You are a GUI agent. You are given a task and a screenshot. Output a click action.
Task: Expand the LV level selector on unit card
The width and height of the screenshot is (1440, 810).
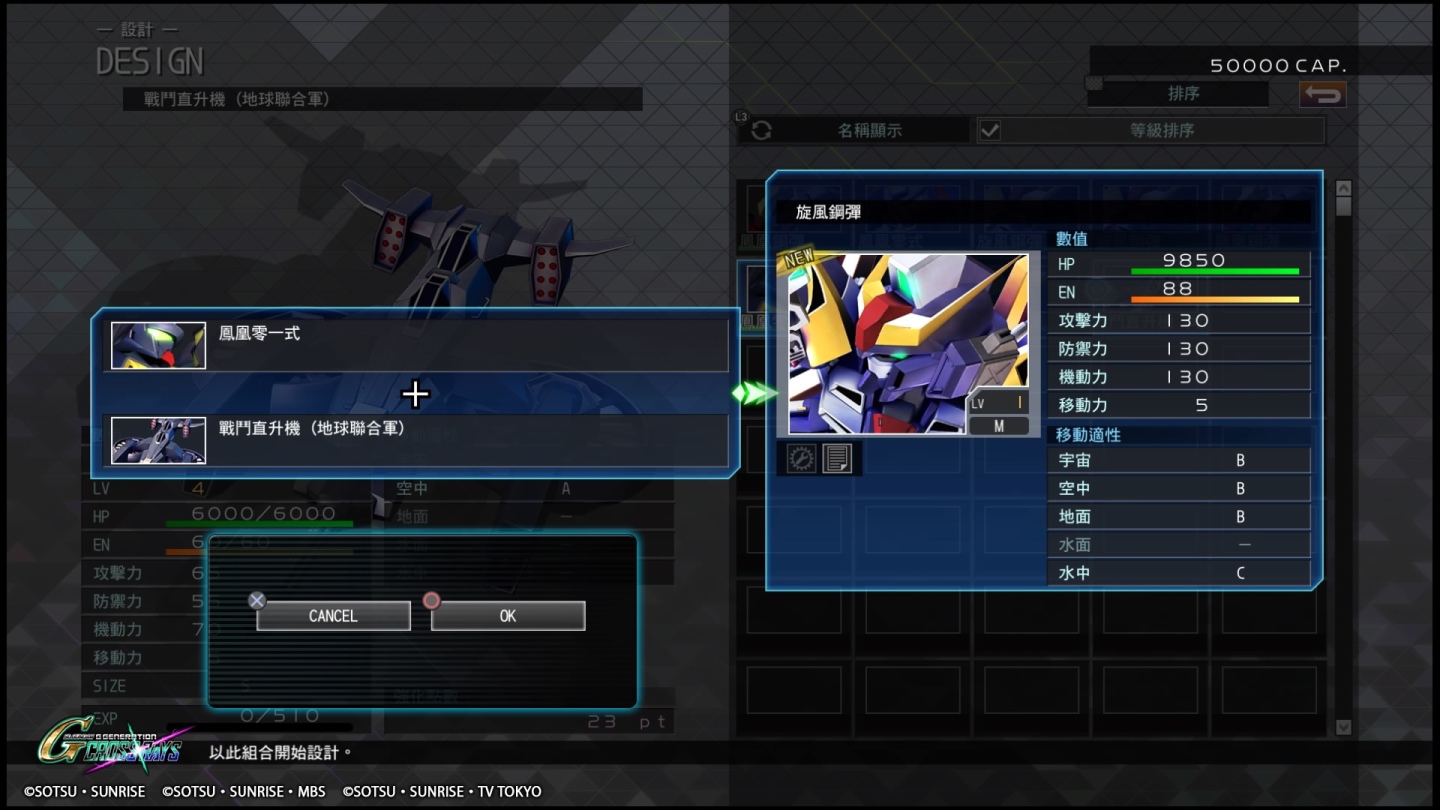point(1000,402)
